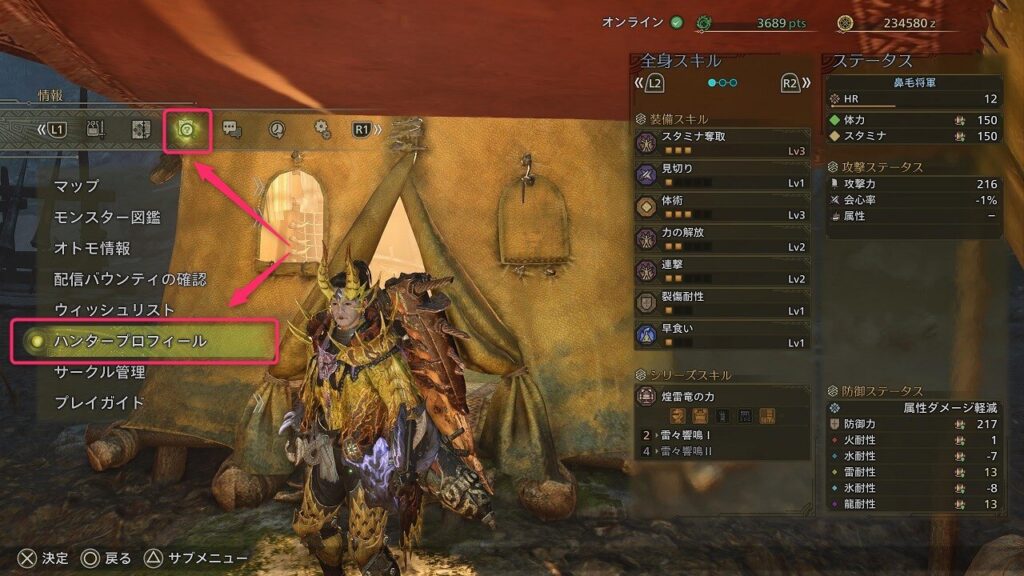This screenshot has height=576, width=1024.
Task: Choose 配信バウンティの確認
Action: point(130,279)
